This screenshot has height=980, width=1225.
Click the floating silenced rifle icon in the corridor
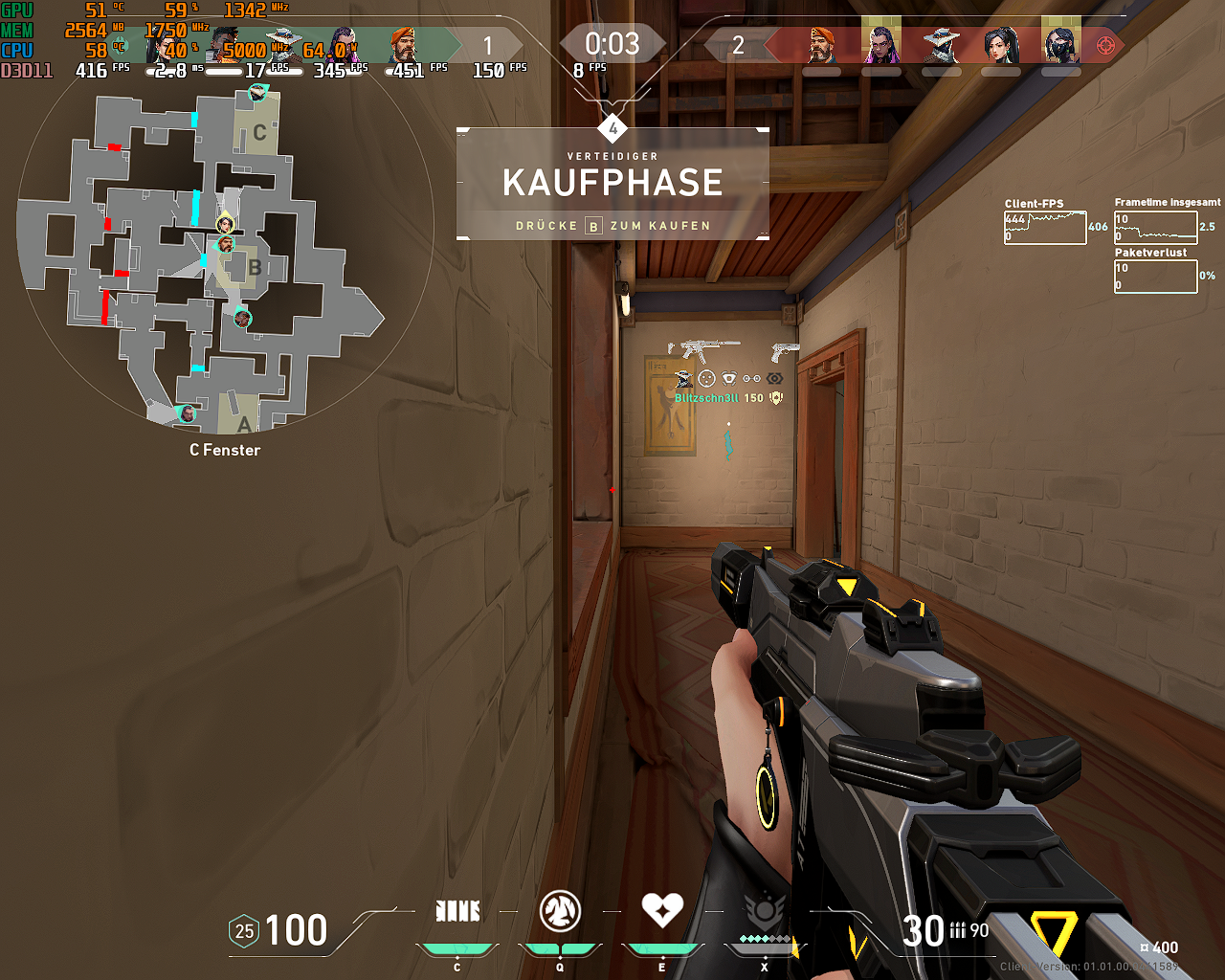[702, 347]
